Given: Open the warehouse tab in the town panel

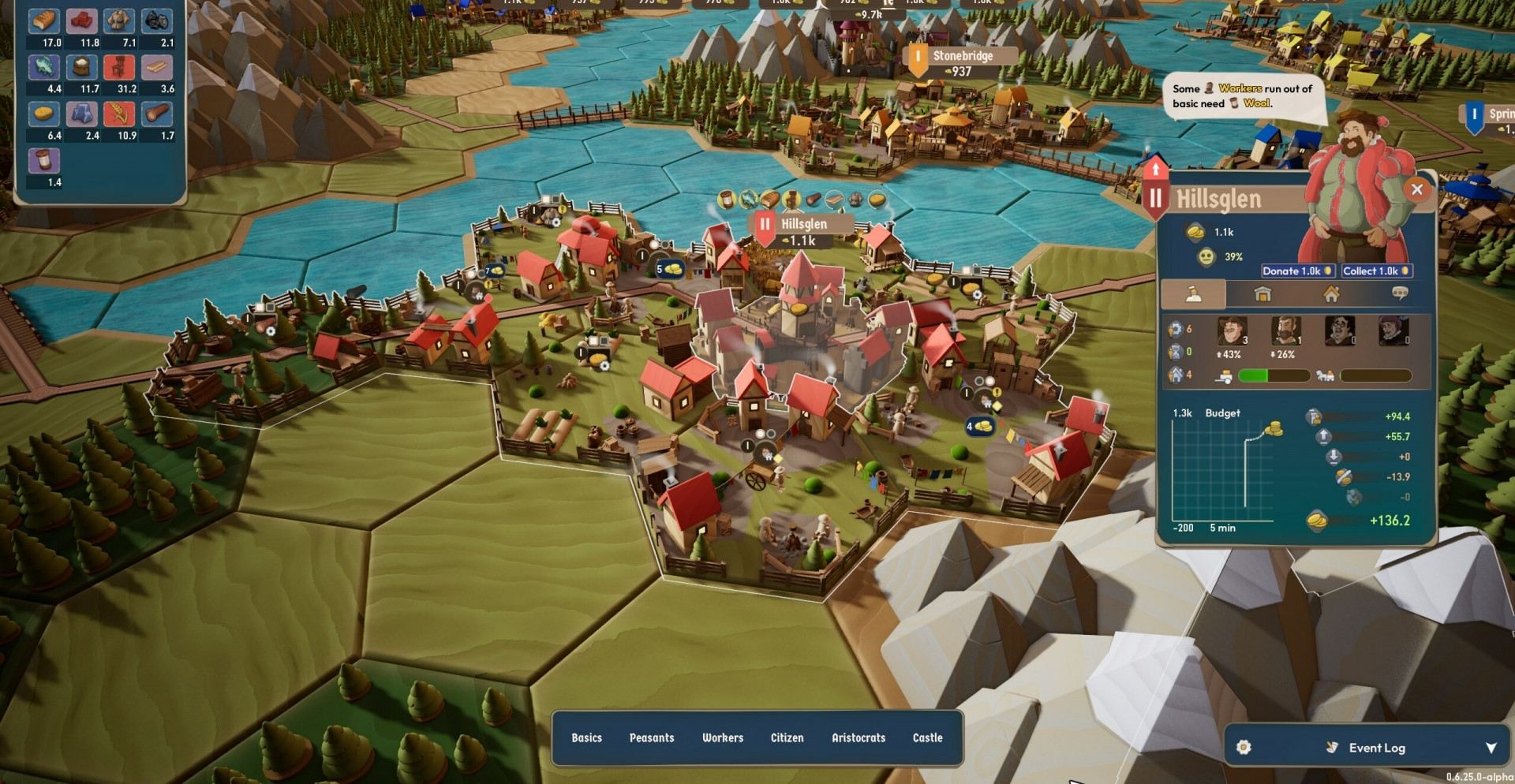Looking at the screenshot, I should pos(1262,294).
